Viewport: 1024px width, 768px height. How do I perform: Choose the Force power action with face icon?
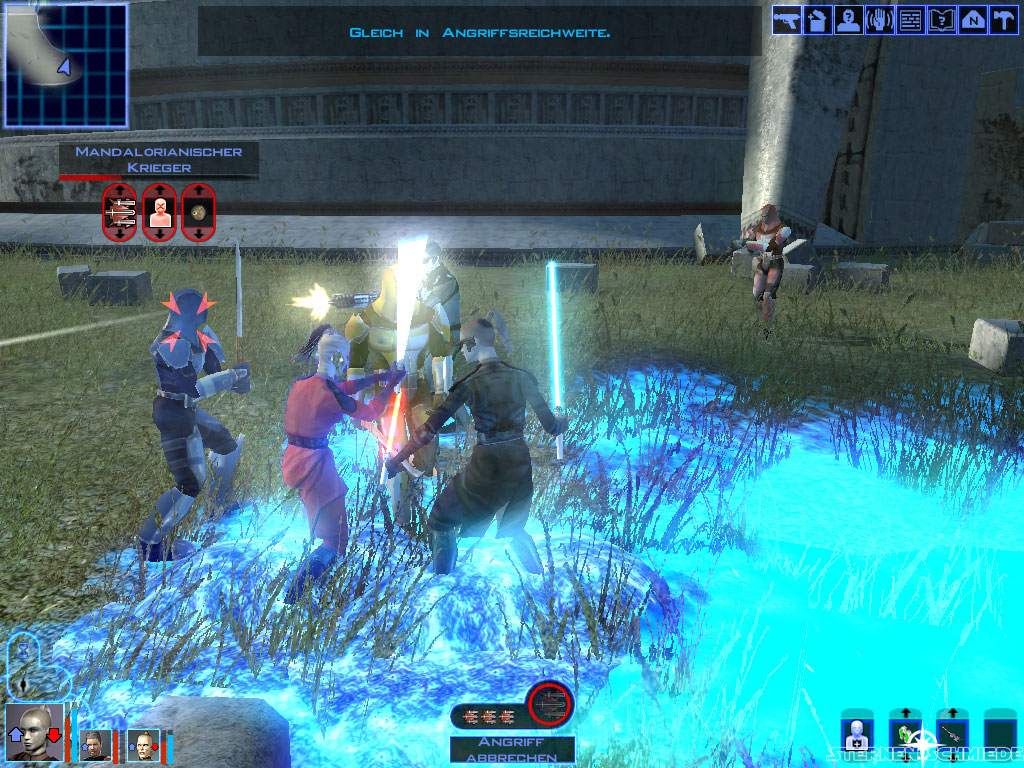pyautogui.click(x=159, y=211)
